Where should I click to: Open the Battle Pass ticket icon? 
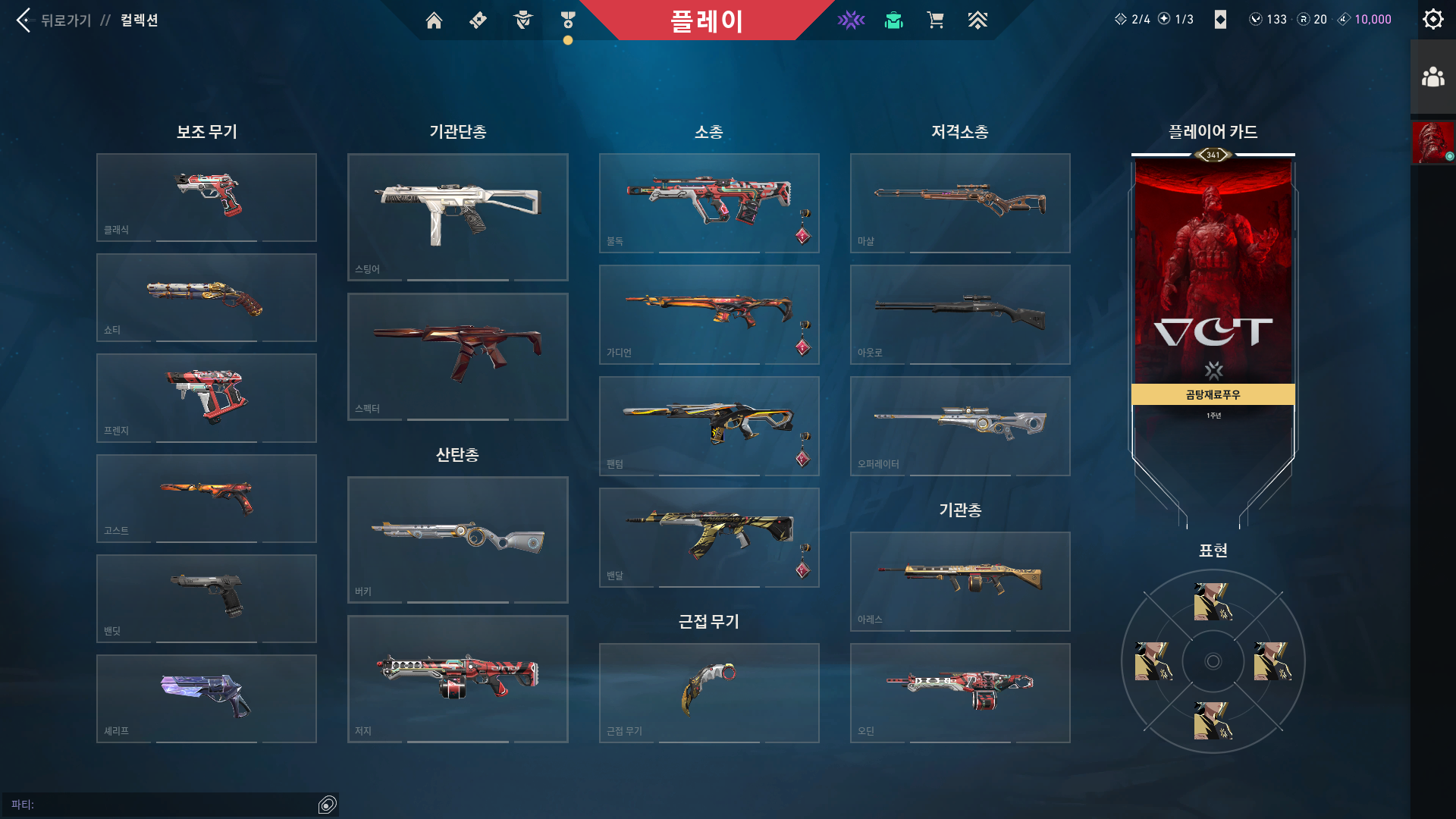coord(478,20)
